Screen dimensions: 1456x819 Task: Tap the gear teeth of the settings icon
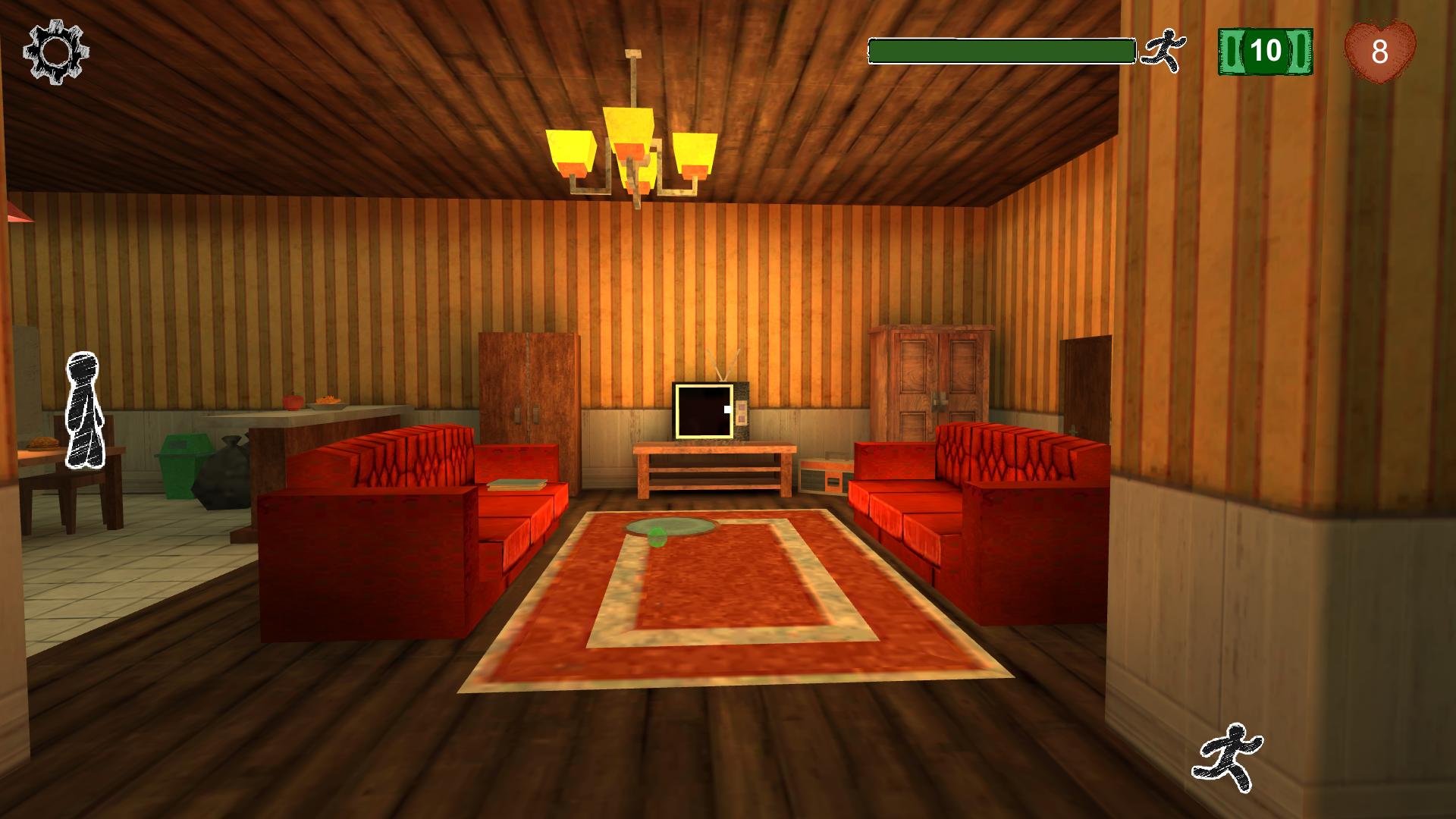coord(53,52)
